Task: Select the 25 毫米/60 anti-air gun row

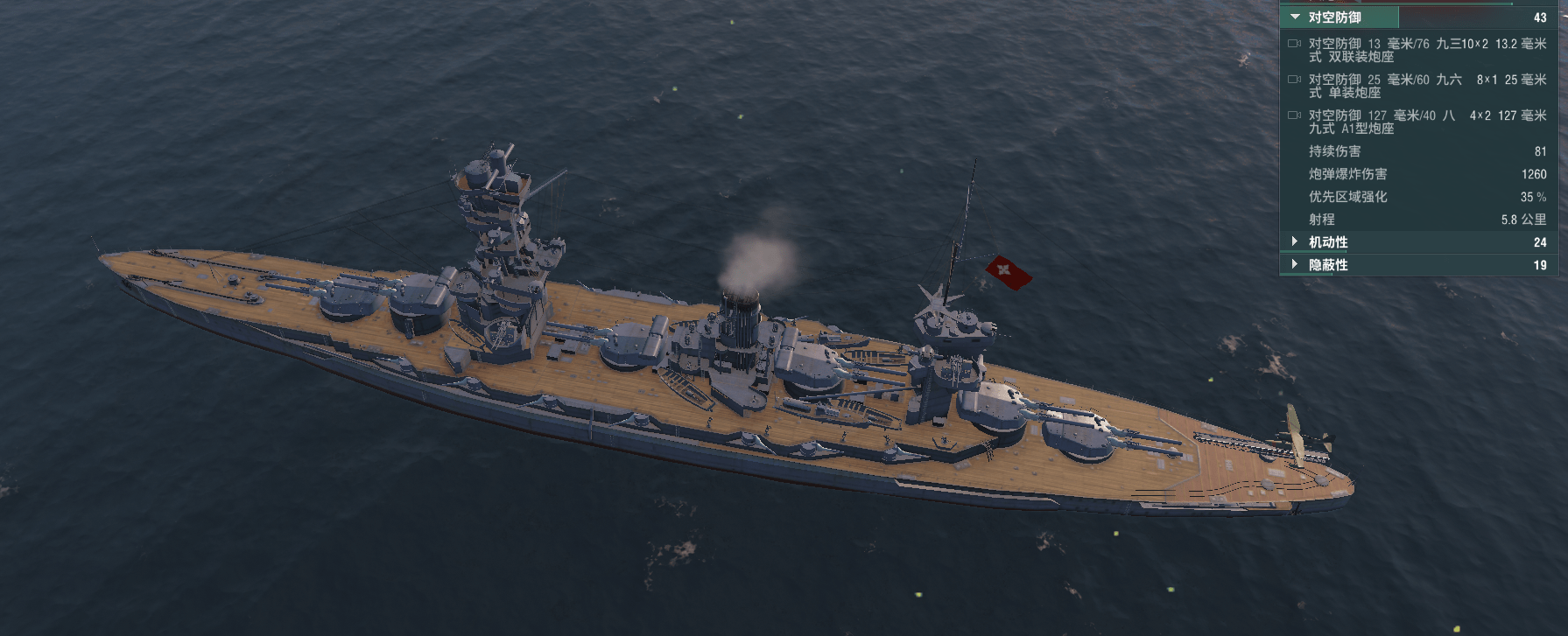Action: 1418,86
